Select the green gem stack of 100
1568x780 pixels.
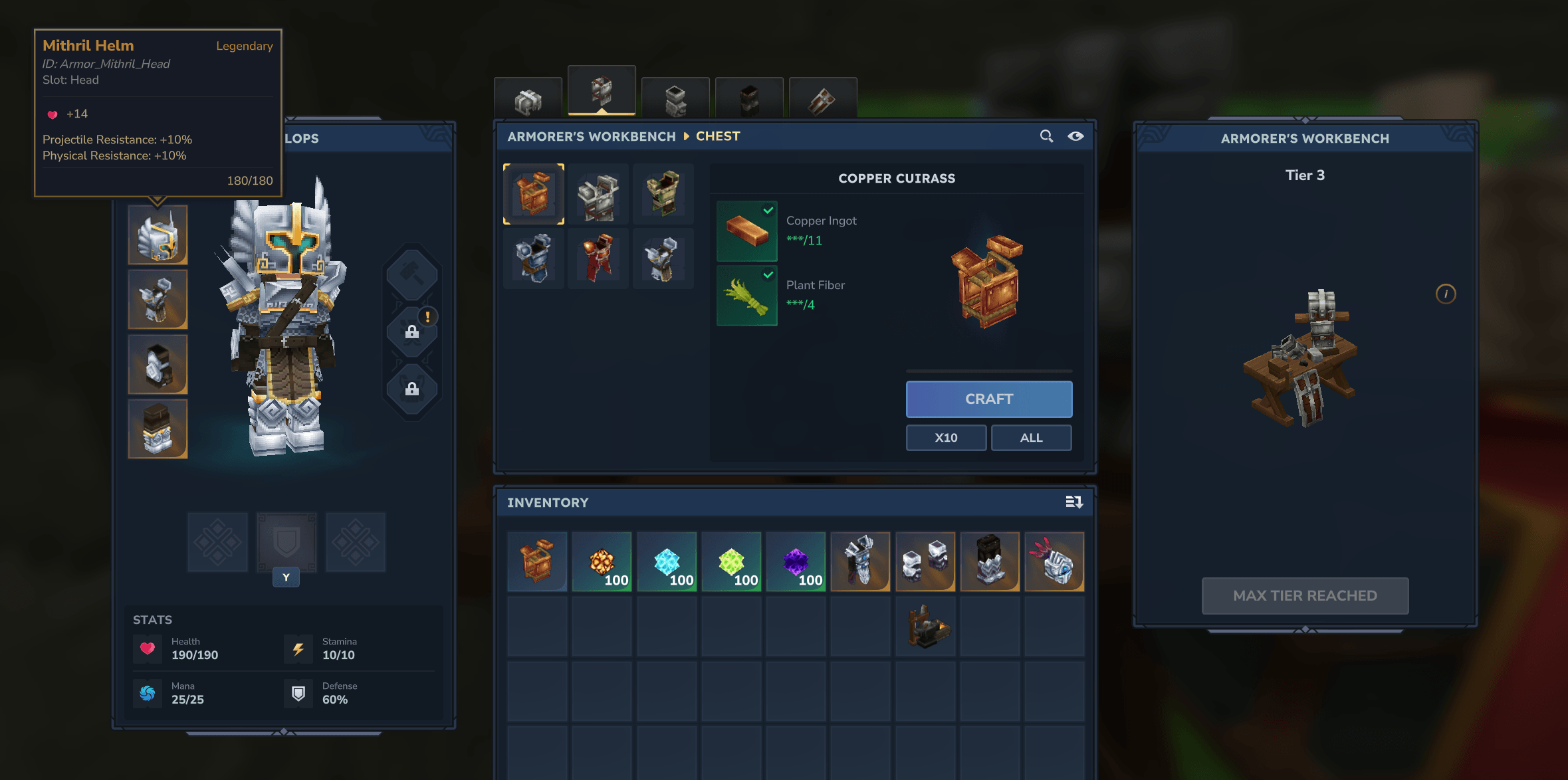pos(731,561)
